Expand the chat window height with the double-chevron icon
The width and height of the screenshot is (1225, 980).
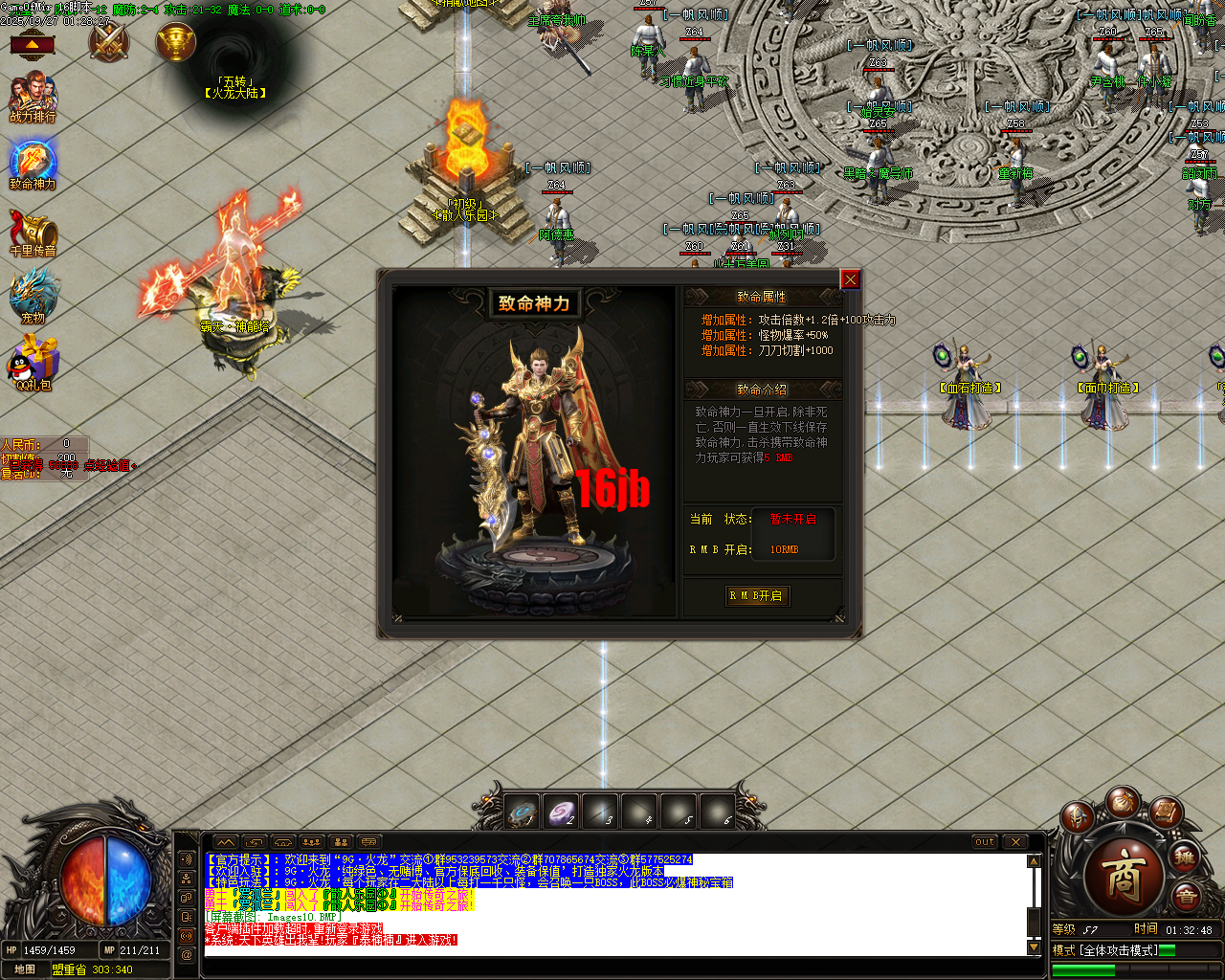point(226,842)
